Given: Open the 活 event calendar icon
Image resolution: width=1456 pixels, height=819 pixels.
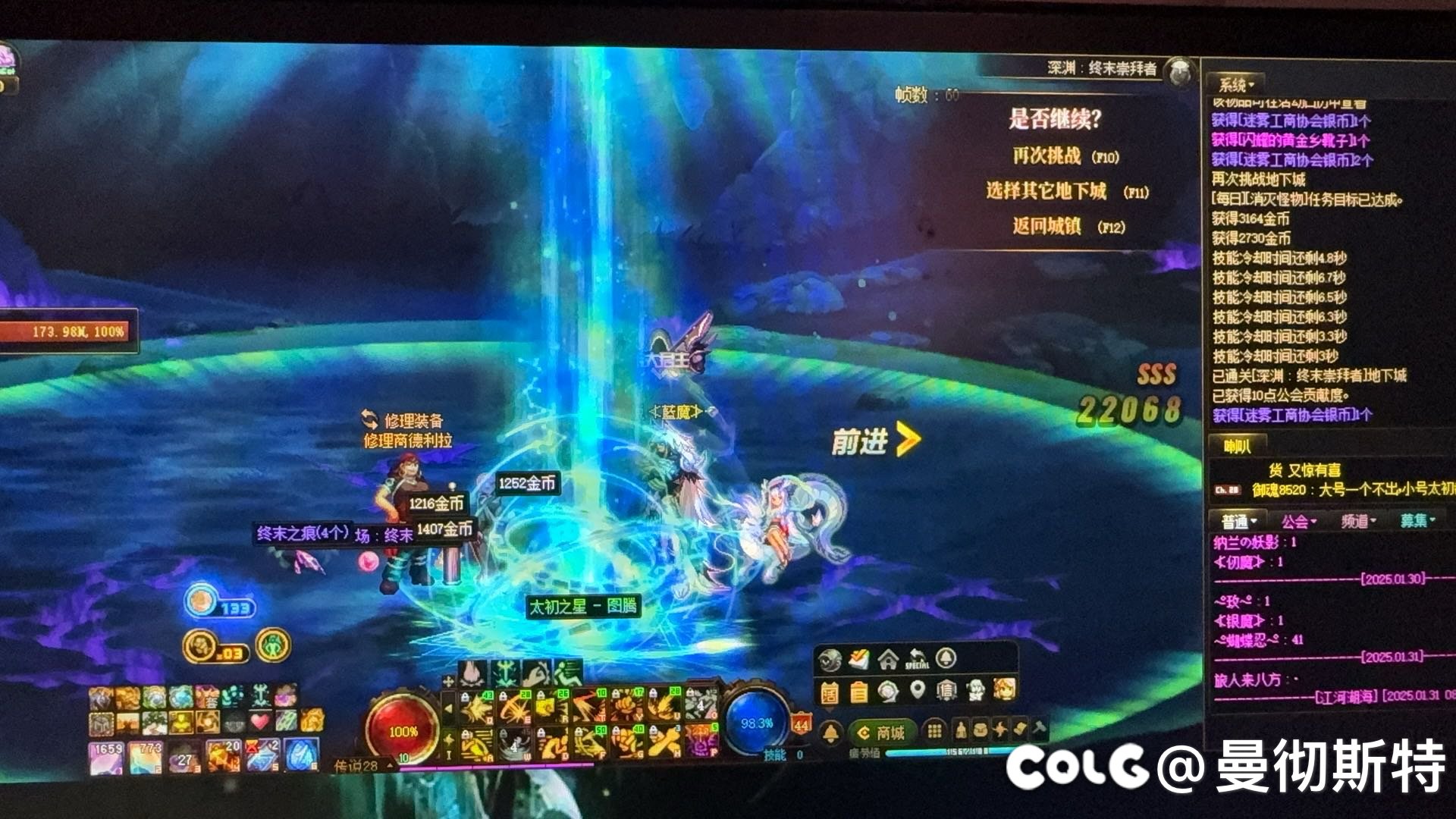Looking at the screenshot, I should coord(830,692).
